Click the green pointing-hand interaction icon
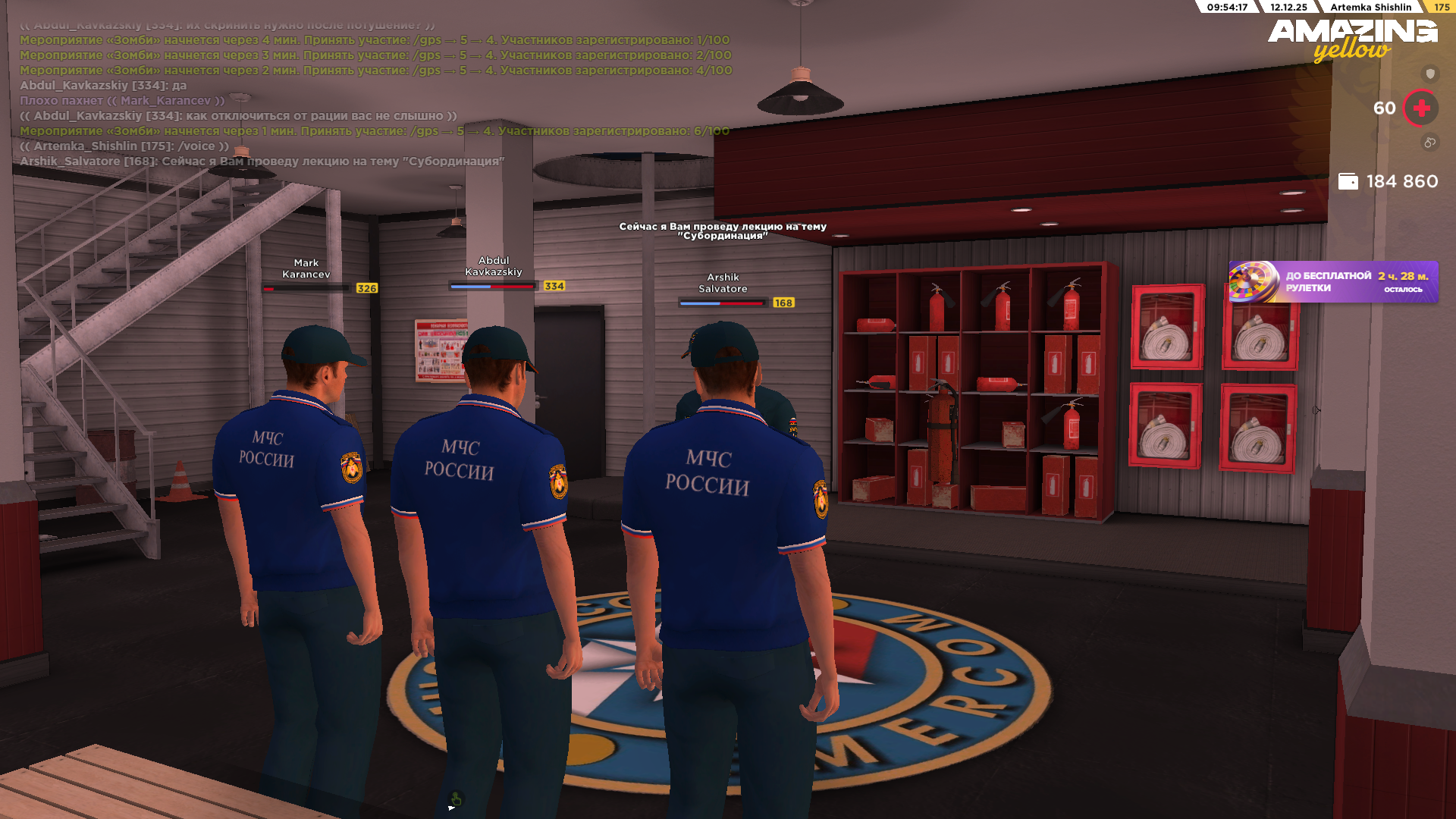 pyautogui.click(x=456, y=799)
